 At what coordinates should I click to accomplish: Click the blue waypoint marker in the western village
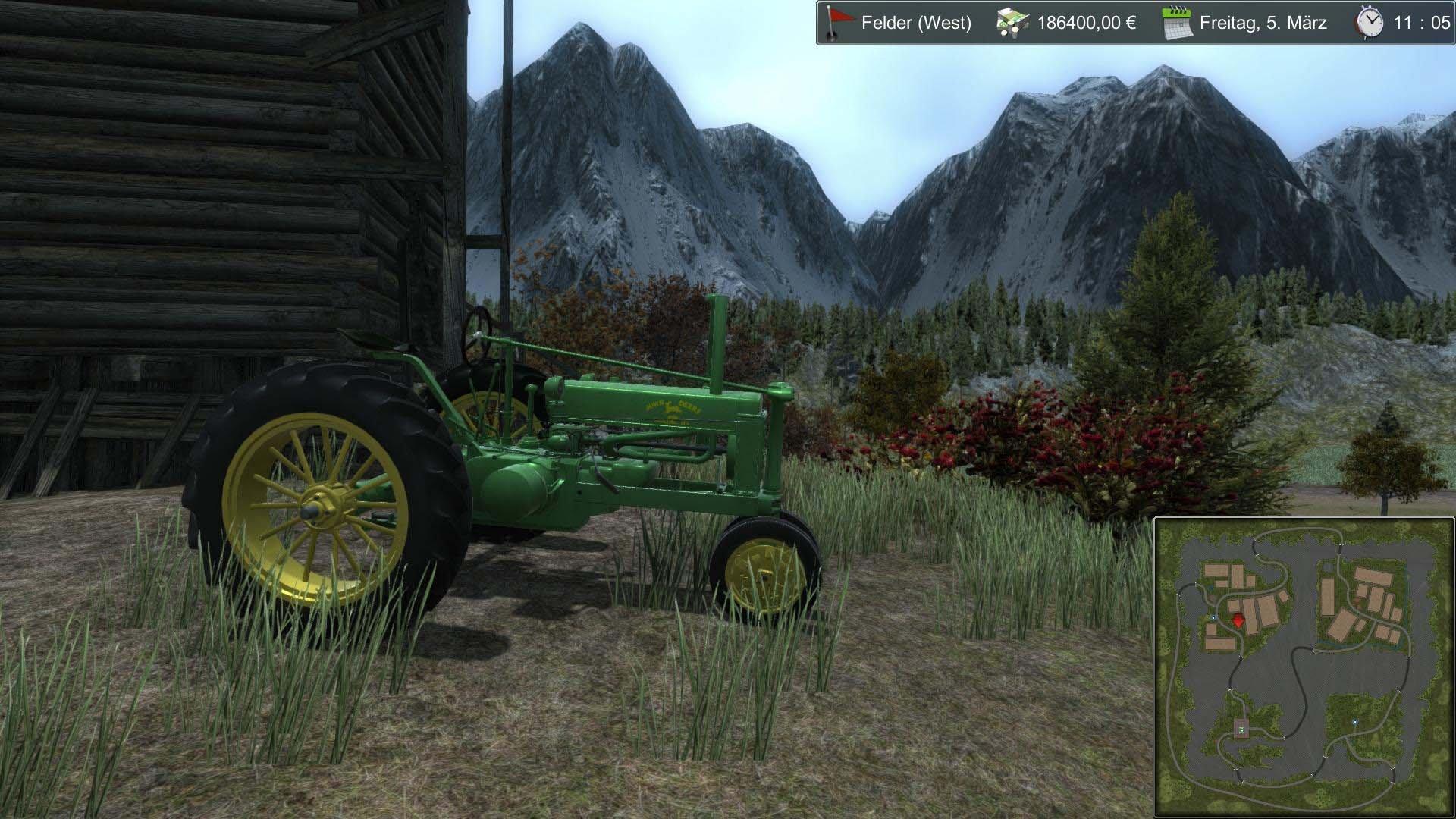pyautogui.click(x=1213, y=617)
